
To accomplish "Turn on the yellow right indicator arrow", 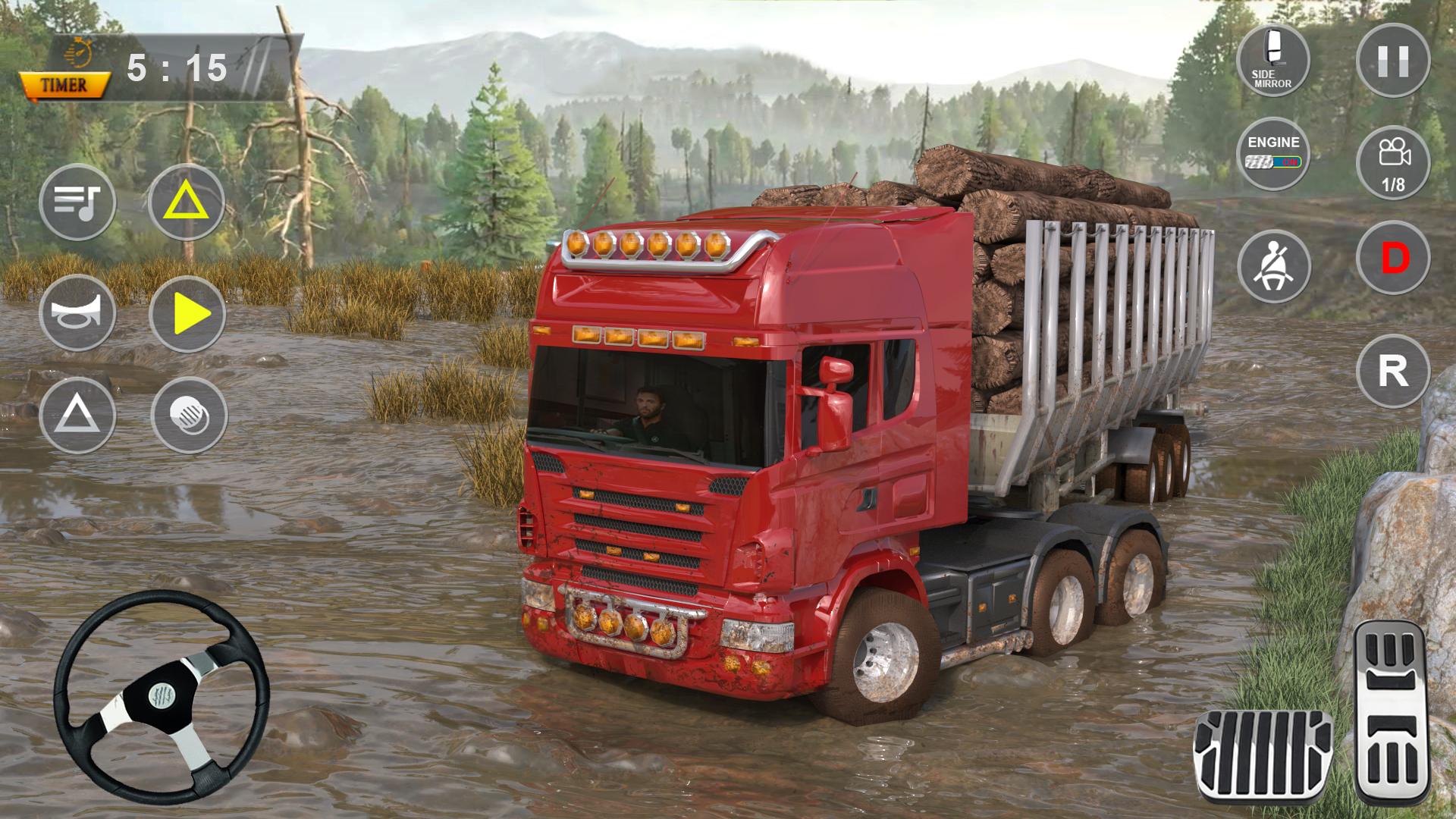I will coord(188,313).
